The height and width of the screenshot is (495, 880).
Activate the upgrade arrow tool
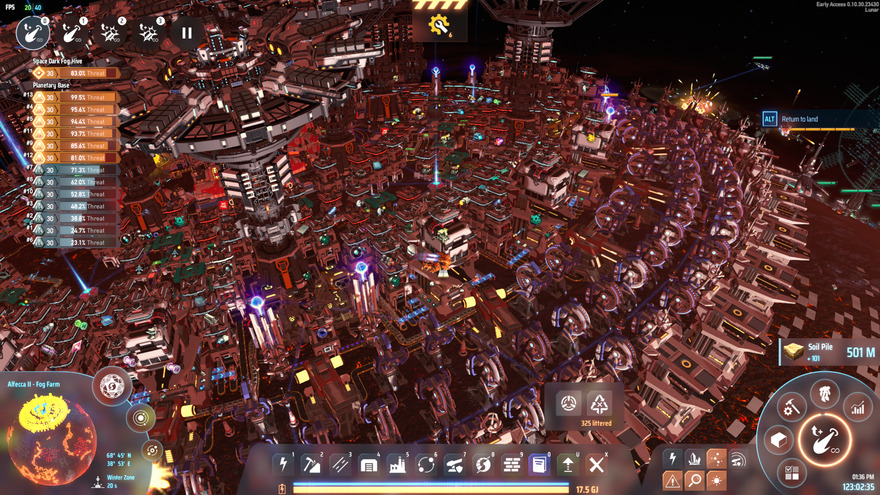tap(568, 464)
